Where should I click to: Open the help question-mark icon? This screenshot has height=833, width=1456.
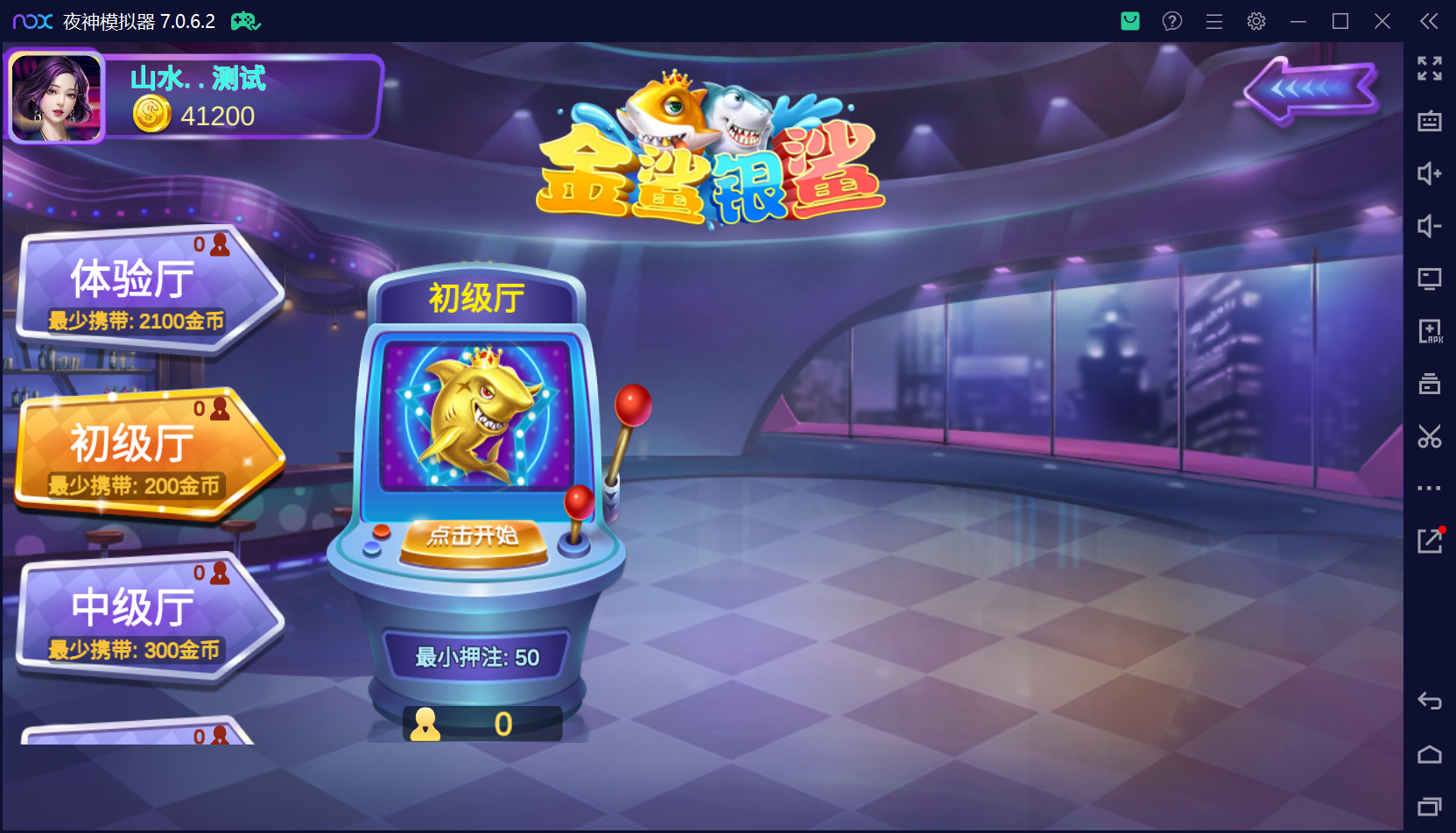[1171, 21]
